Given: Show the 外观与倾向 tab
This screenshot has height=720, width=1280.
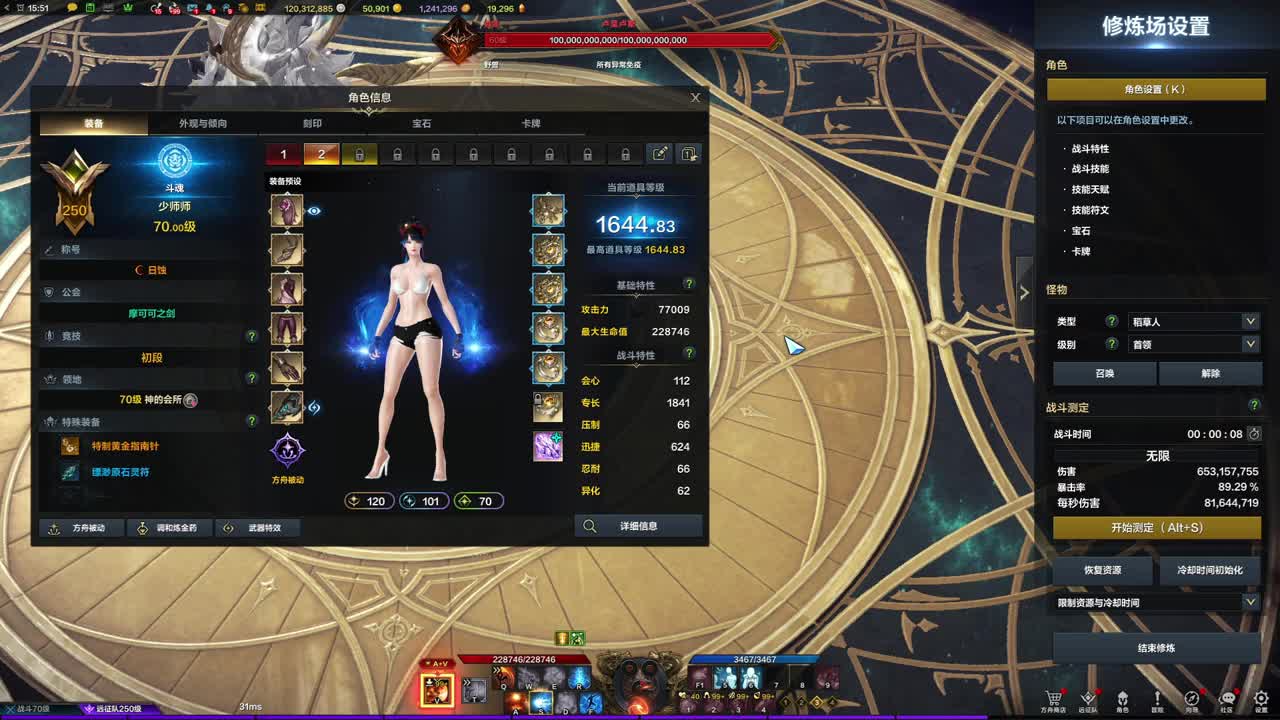Looking at the screenshot, I should coord(203,124).
